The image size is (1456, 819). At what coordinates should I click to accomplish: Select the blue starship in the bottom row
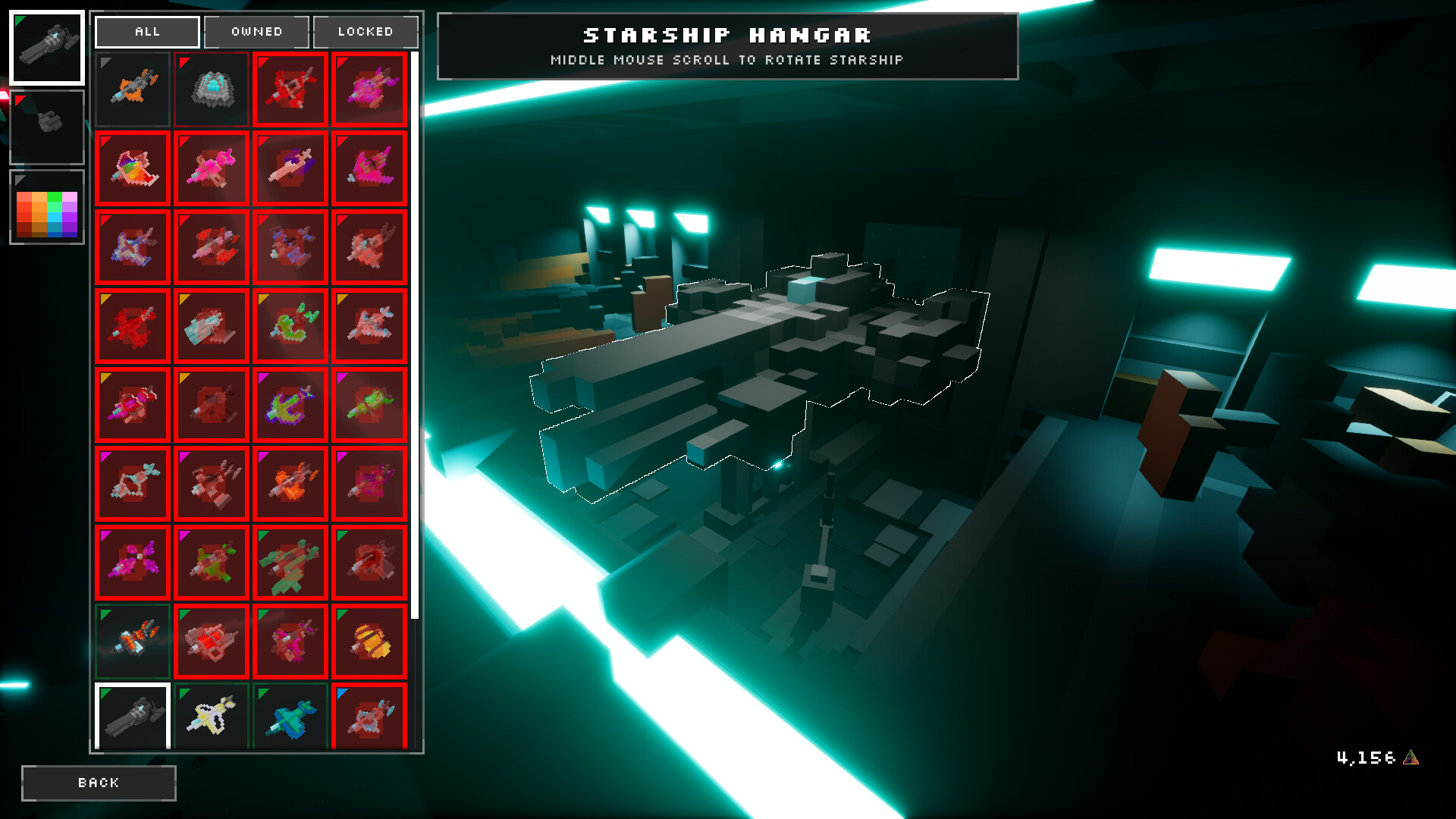pyautogui.click(x=290, y=714)
